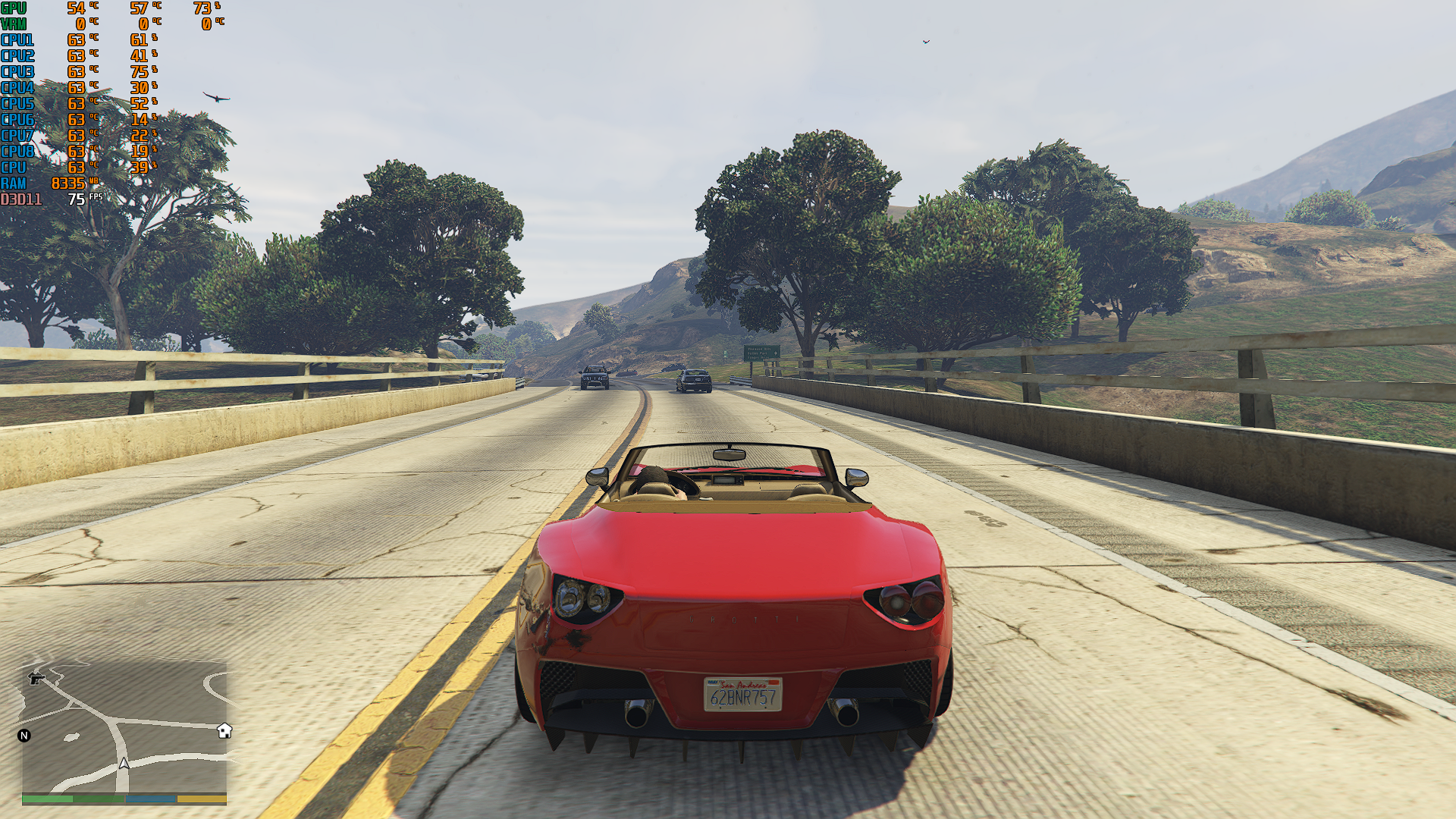Image resolution: width=1456 pixels, height=819 pixels.
Task: Select the white house marker on minimap
Action: click(x=224, y=730)
